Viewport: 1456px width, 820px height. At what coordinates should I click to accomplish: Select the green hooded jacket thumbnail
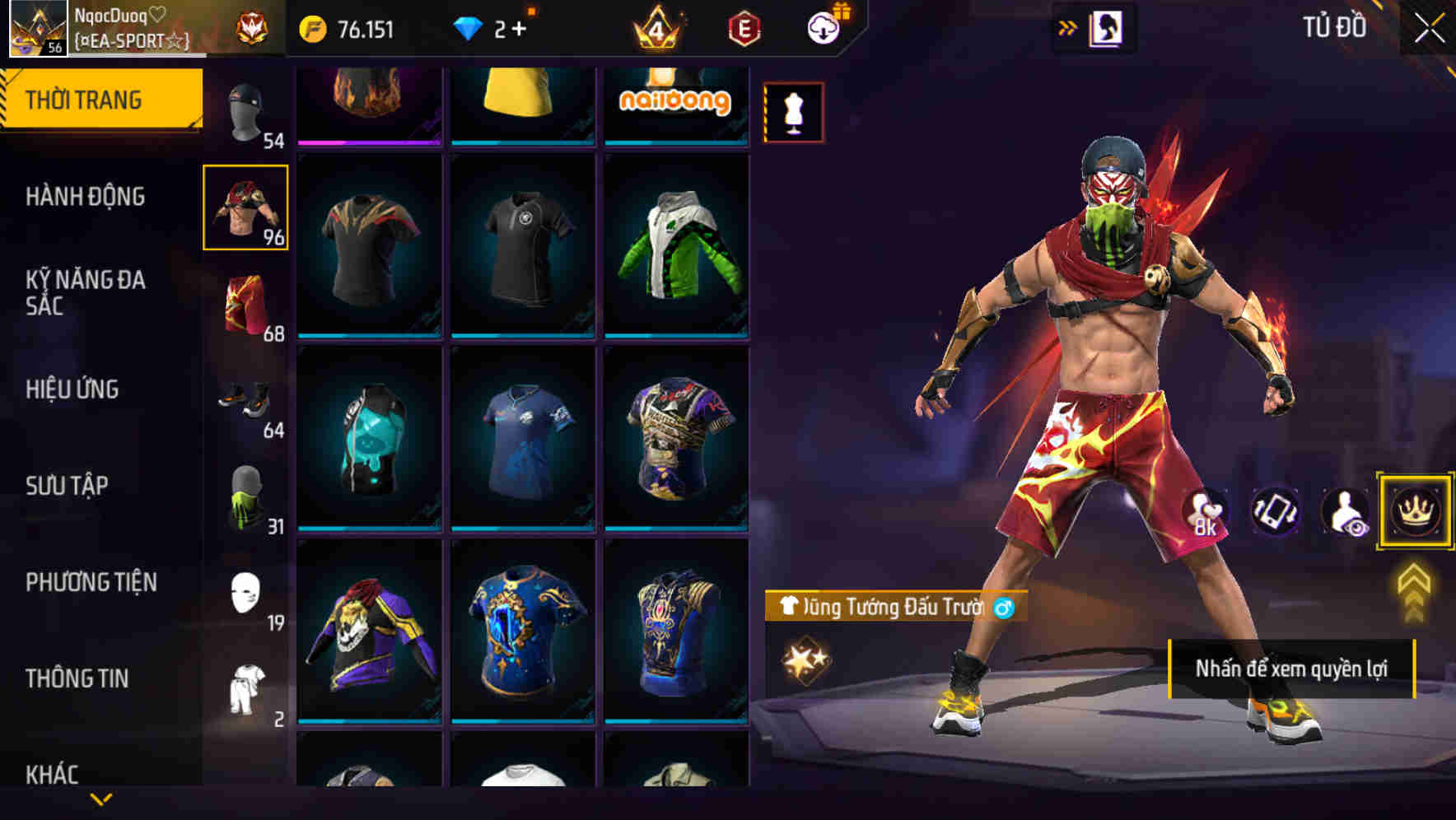[x=677, y=247]
